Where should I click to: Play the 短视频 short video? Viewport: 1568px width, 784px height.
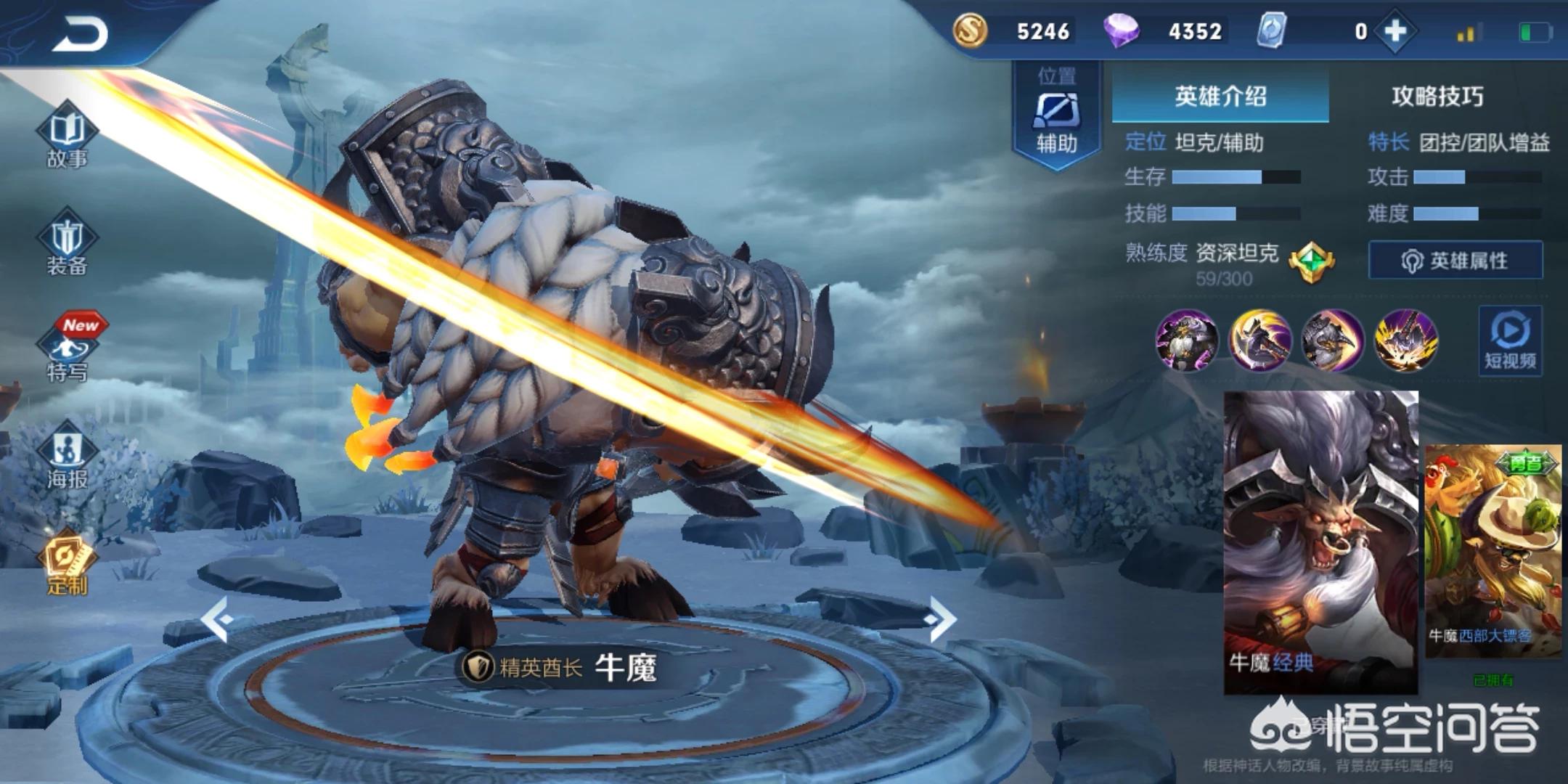coord(1510,341)
